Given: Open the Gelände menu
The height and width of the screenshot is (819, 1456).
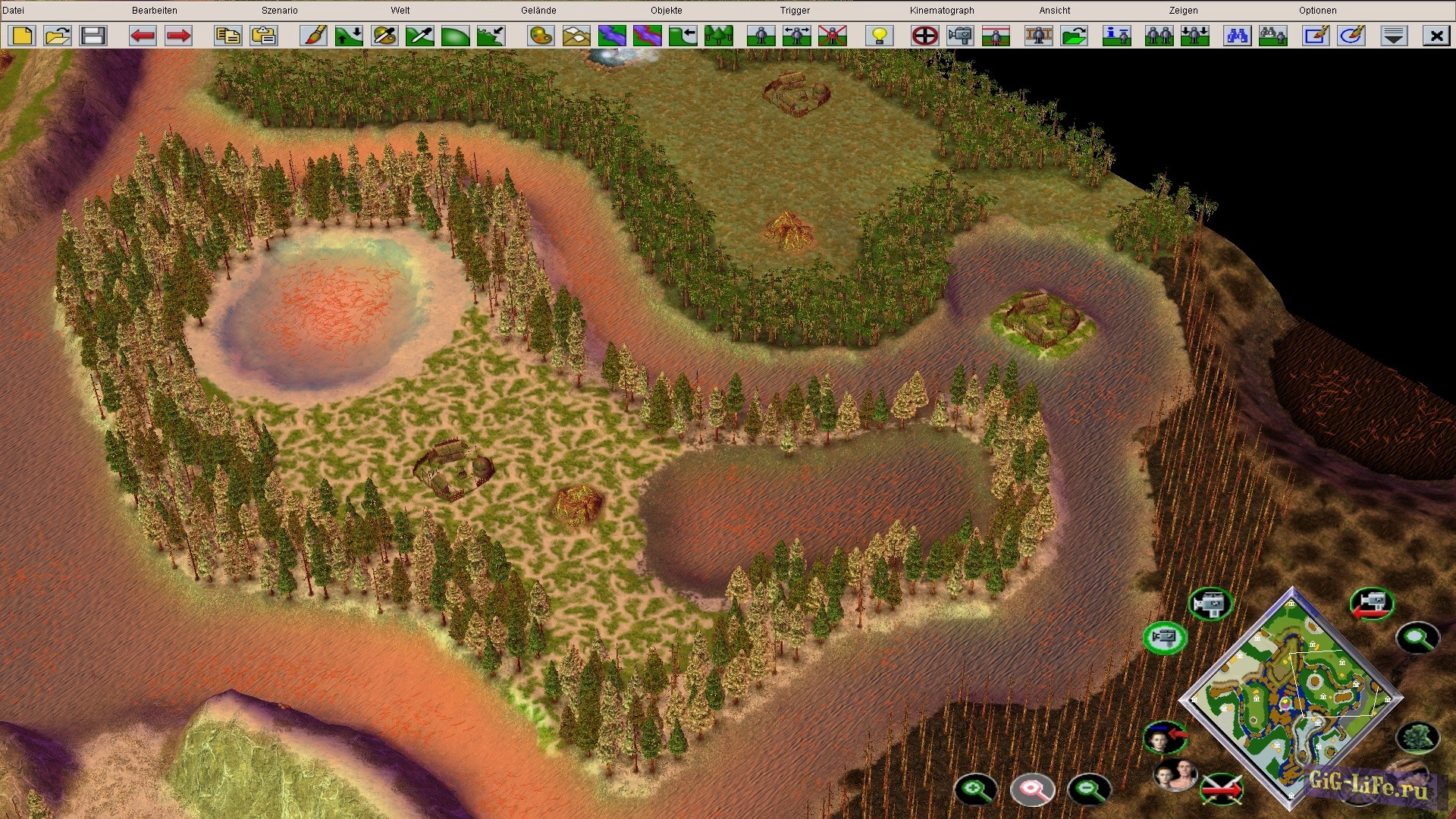Looking at the screenshot, I should (538, 11).
